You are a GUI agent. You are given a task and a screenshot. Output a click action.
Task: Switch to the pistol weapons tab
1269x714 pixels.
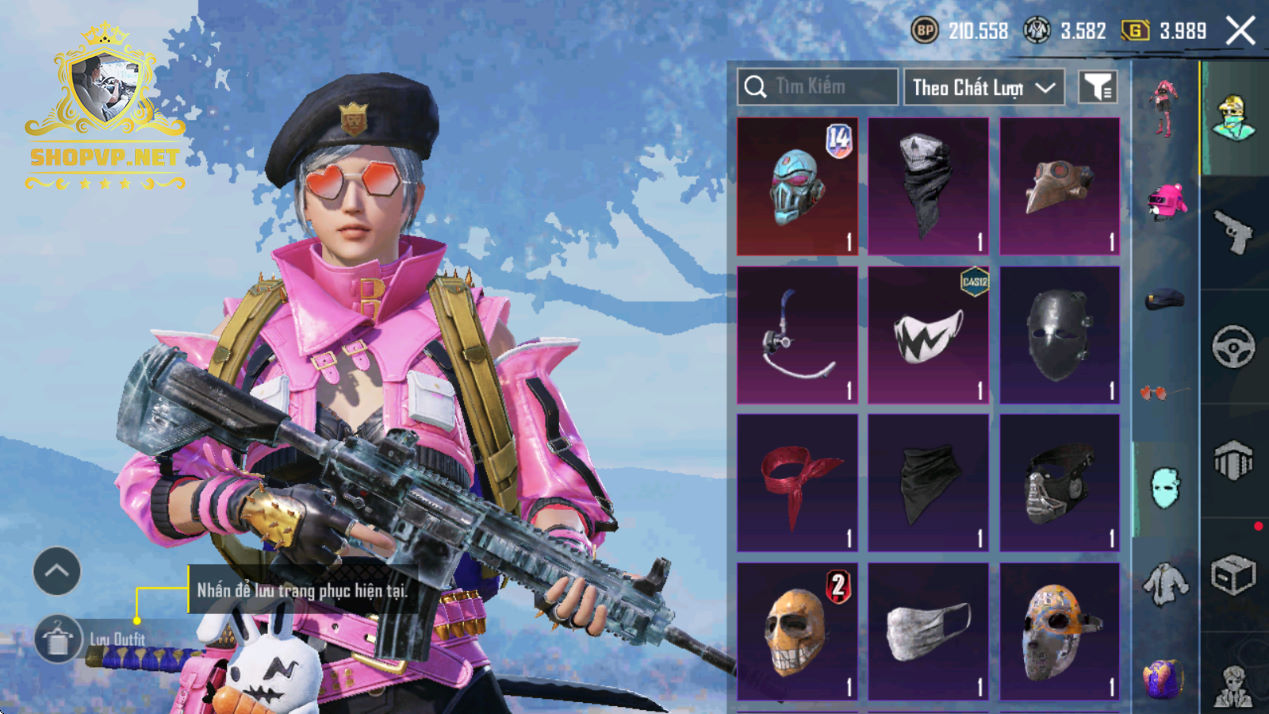tap(1233, 233)
